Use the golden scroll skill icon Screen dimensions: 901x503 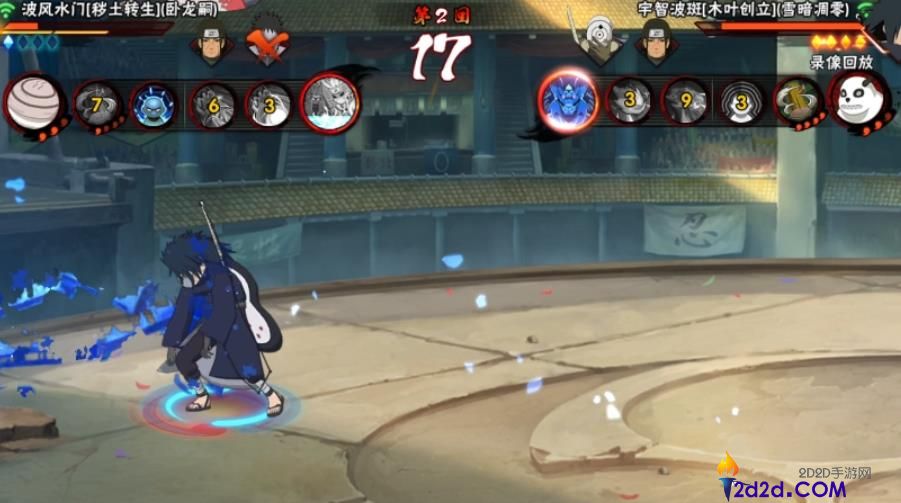(798, 102)
